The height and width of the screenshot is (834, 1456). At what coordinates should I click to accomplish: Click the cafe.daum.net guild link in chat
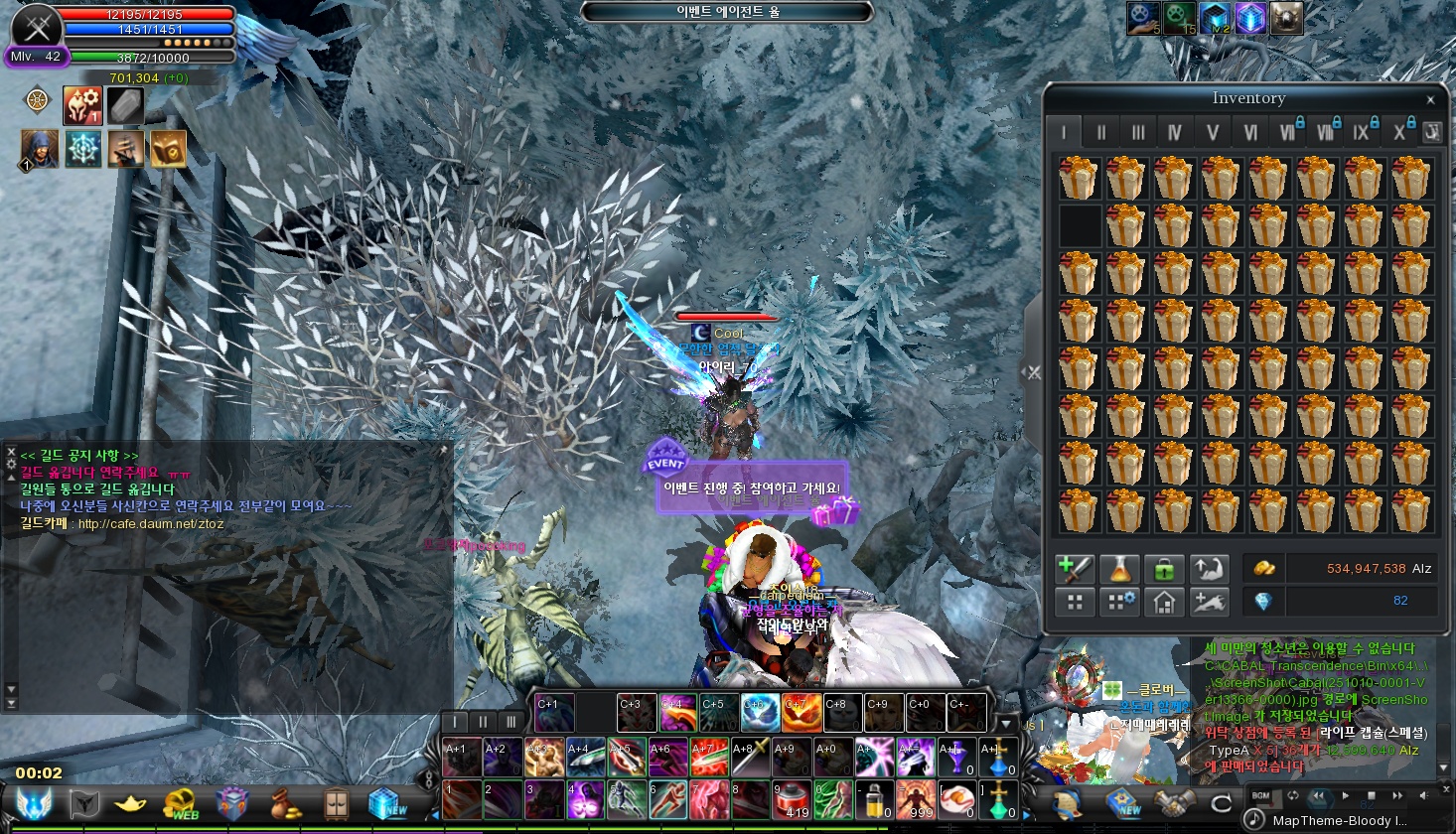tap(151, 524)
